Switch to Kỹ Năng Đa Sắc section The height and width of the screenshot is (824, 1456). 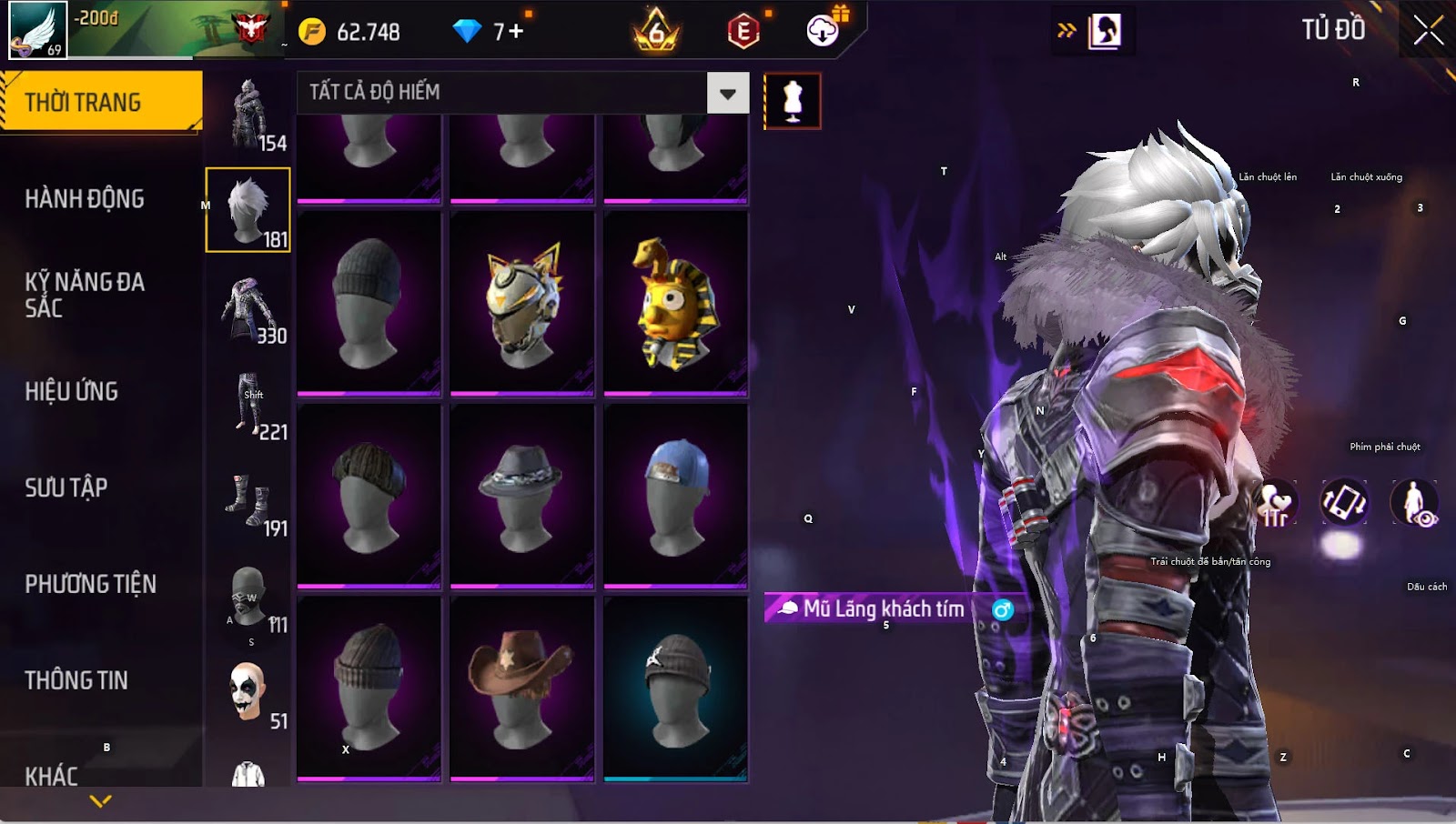[x=85, y=295]
